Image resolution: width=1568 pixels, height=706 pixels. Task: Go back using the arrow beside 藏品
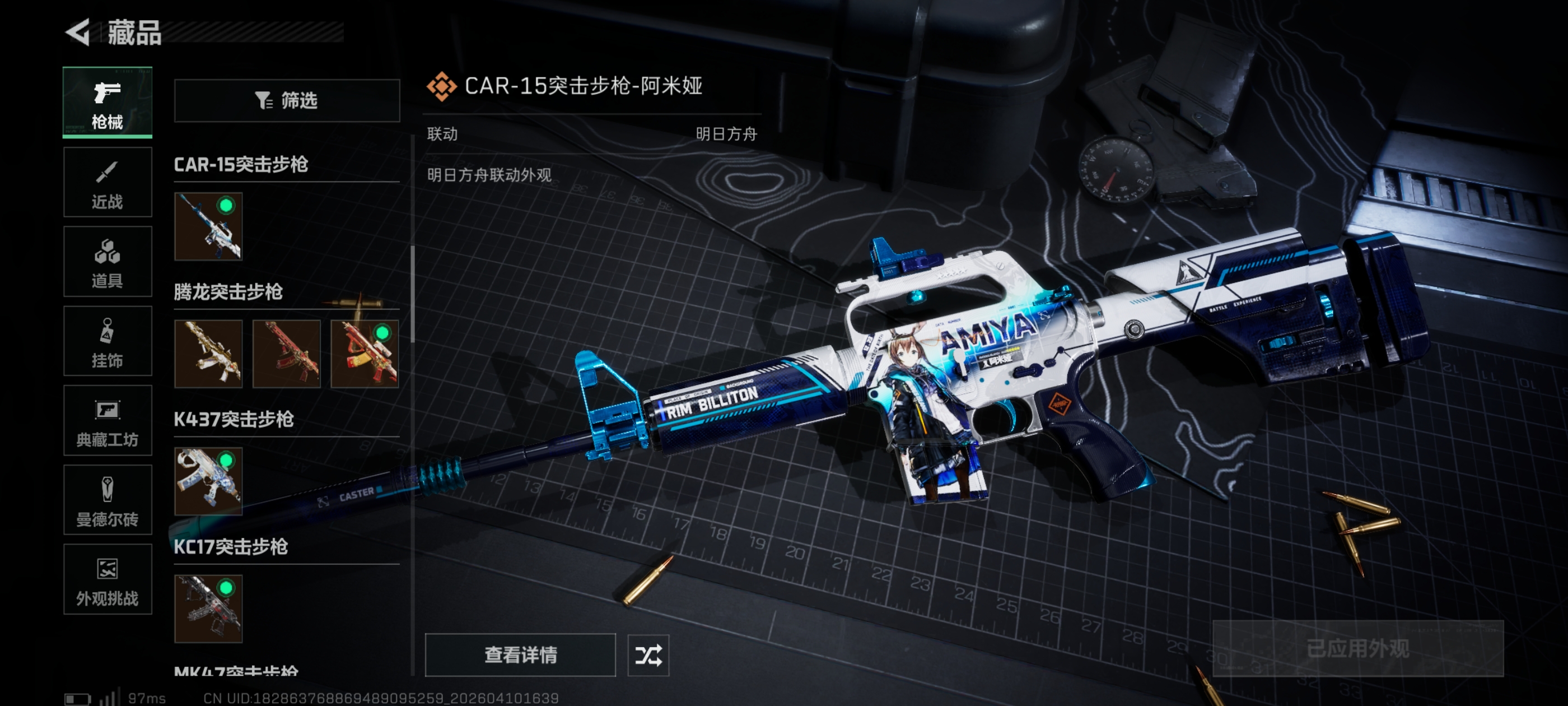pyautogui.click(x=78, y=32)
